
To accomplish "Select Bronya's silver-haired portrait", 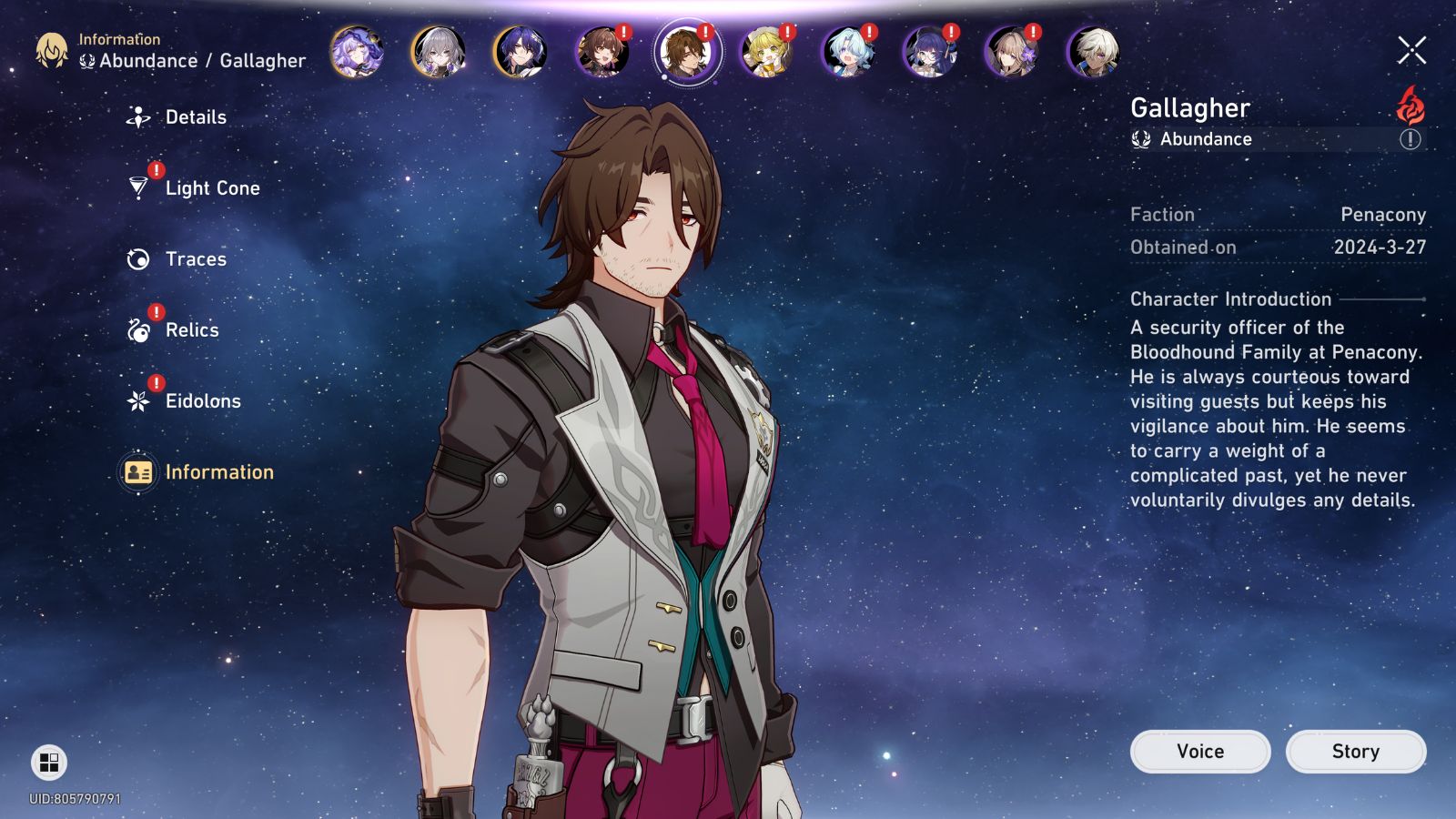I will [439, 51].
